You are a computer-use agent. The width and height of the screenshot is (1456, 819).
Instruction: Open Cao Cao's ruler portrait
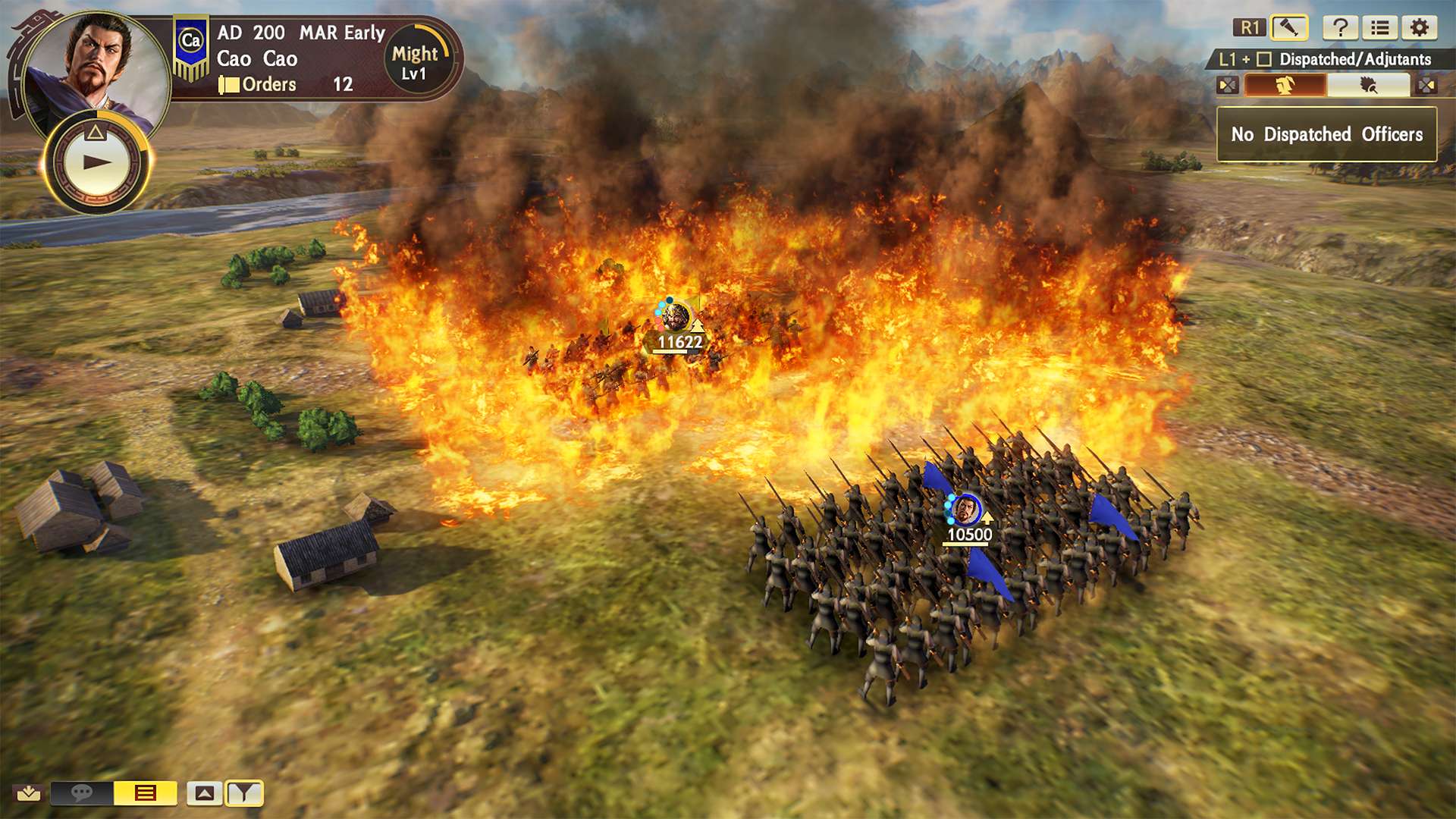(x=95, y=61)
